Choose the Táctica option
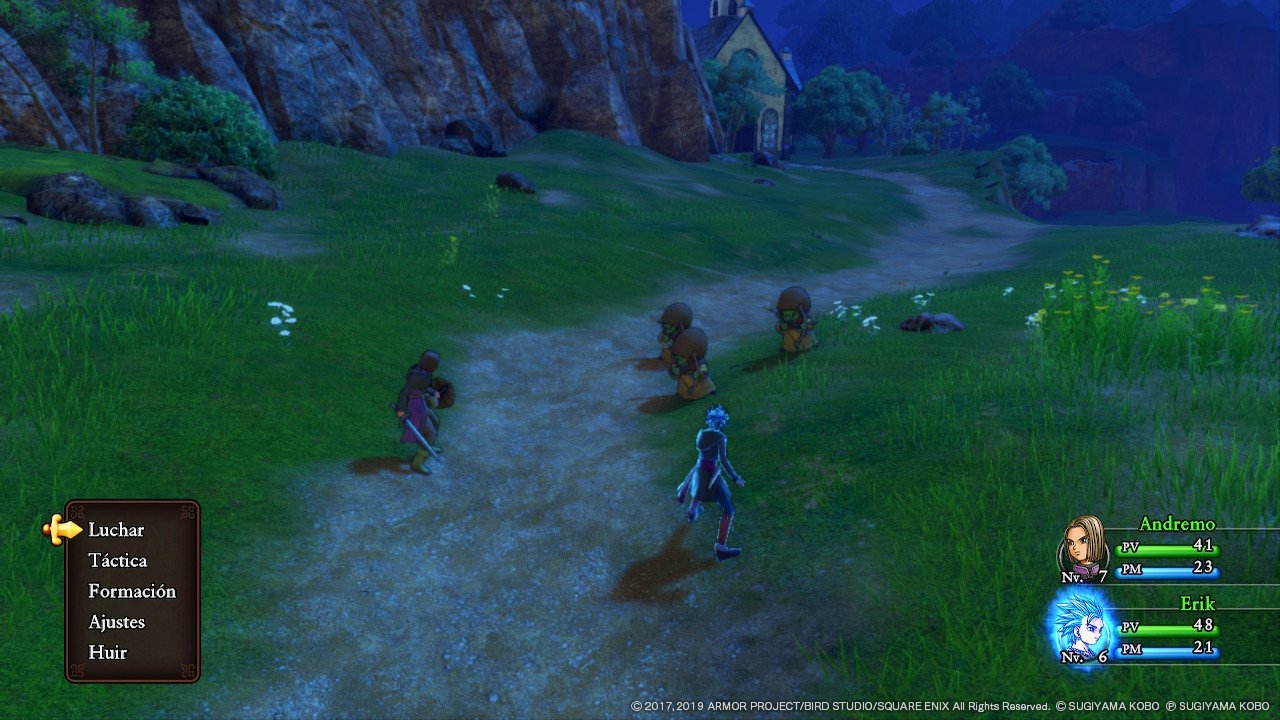This screenshot has width=1280, height=720. (117, 561)
